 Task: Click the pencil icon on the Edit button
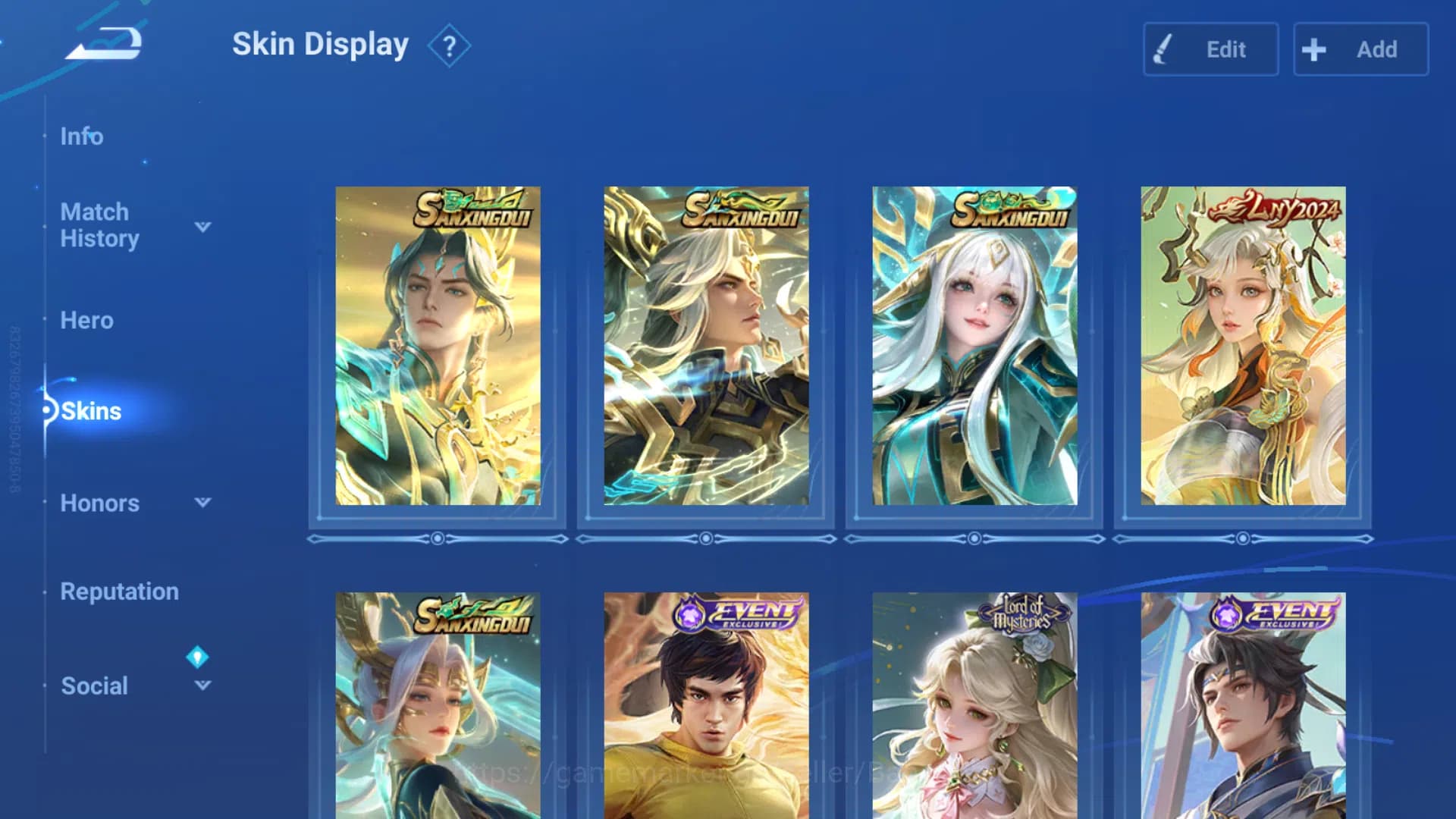tap(1163, 49)
